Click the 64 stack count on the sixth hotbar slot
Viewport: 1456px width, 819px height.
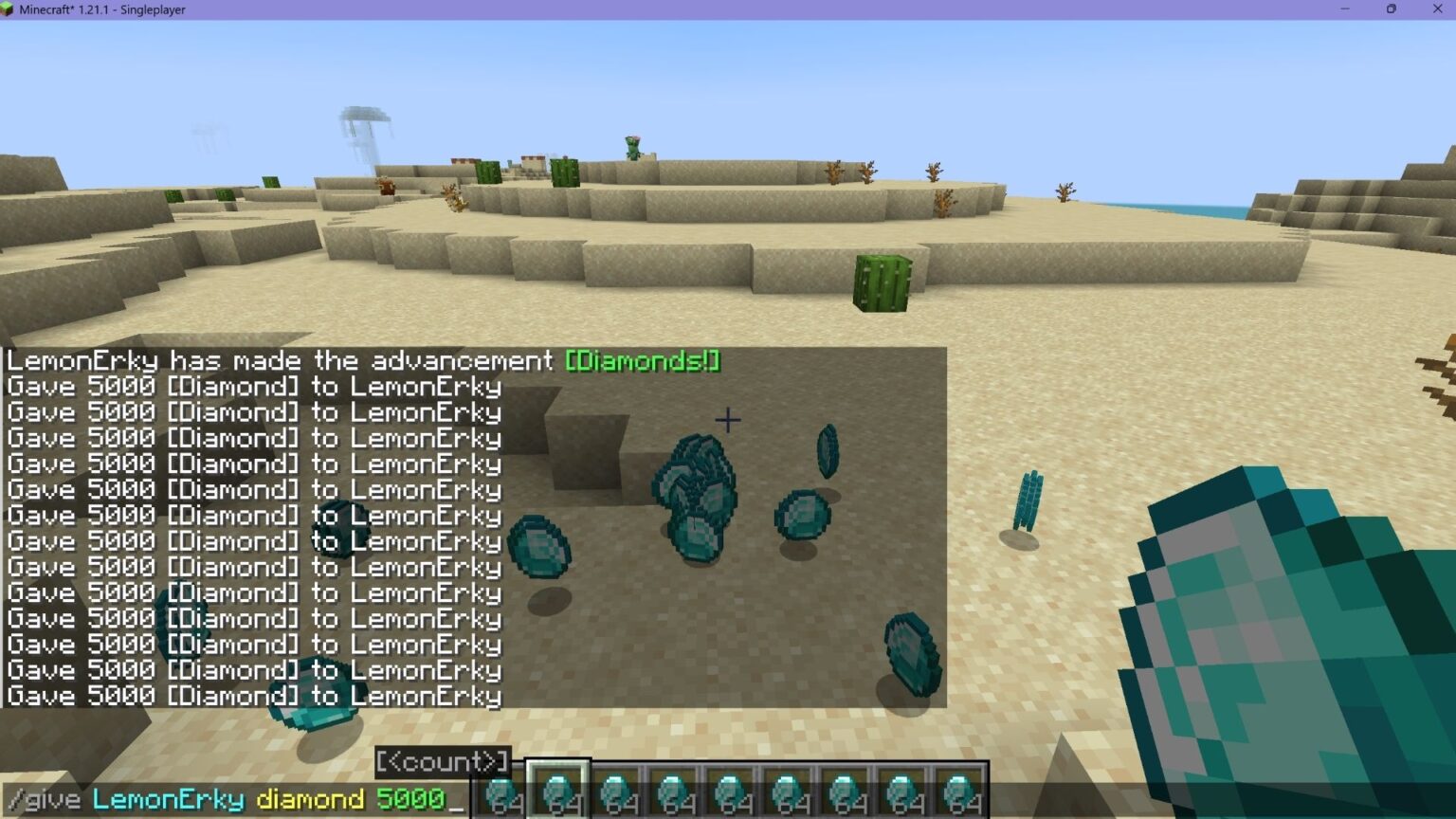(794, 805)
